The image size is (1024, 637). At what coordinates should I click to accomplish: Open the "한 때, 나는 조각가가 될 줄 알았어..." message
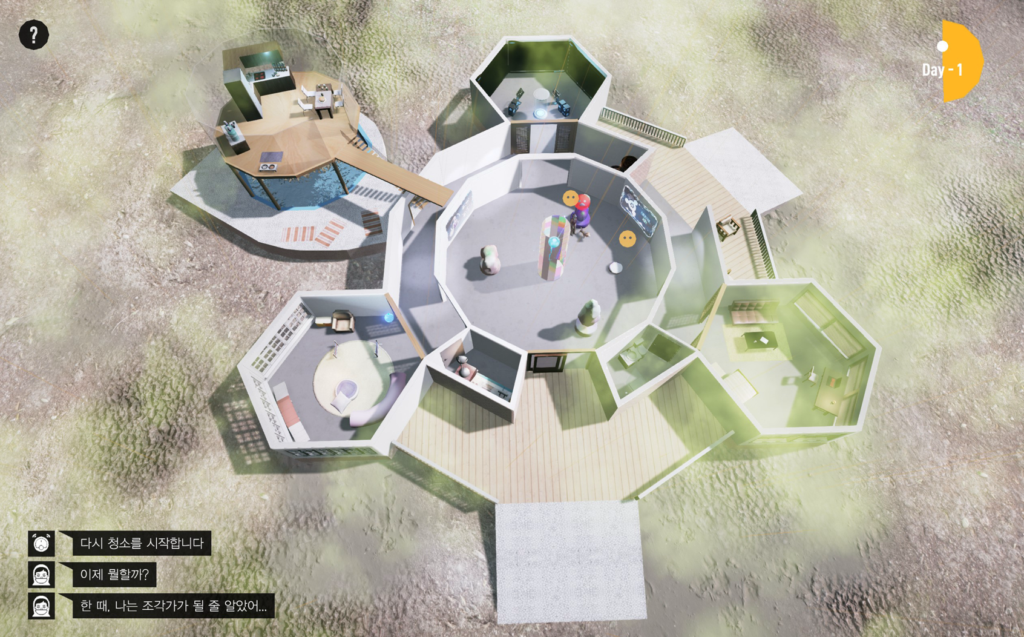click(x=175, y=606)
